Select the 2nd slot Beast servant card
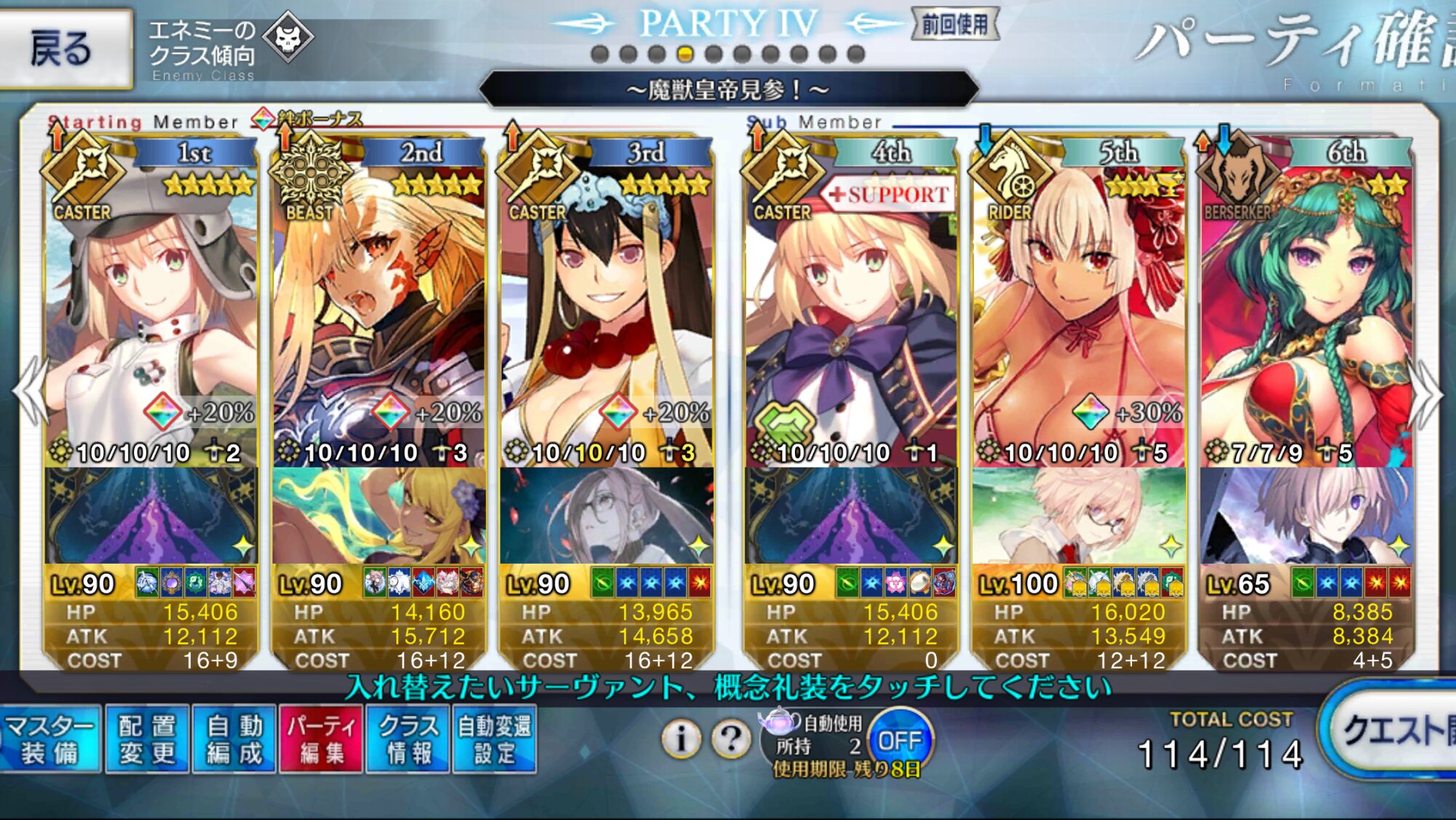The height and width of the screenshot is (820, 1456). point(379,306)
